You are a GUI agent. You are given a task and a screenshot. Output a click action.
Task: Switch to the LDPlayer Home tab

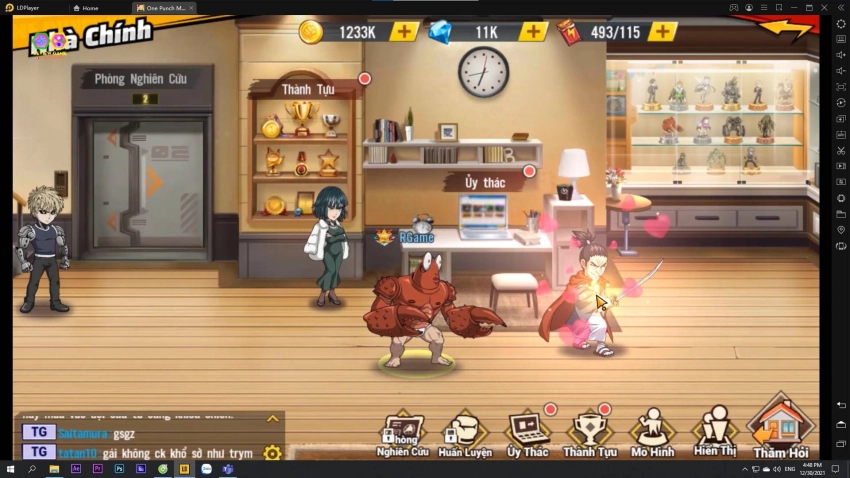(x=88, y=7)
